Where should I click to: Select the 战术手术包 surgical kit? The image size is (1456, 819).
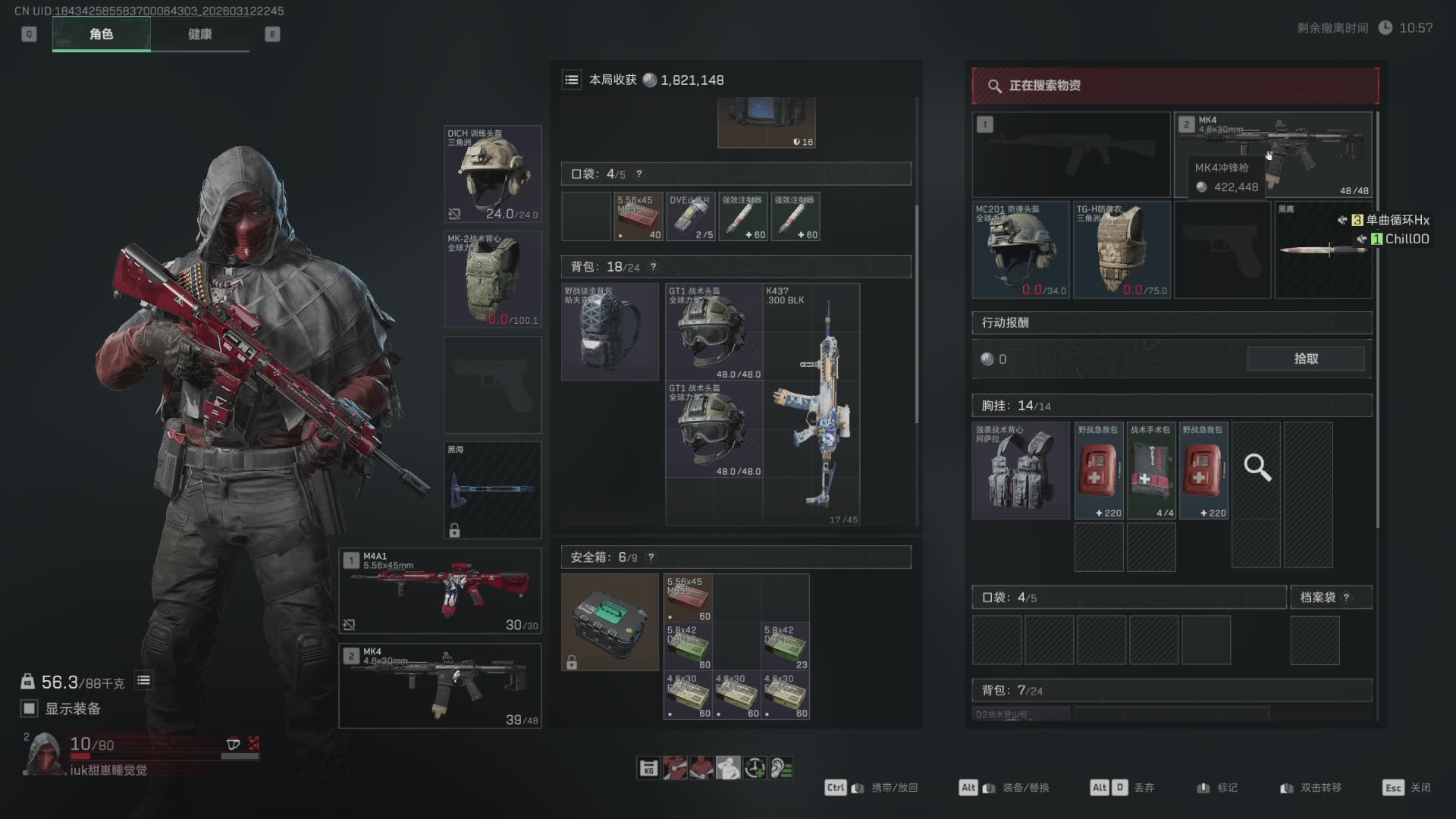1151,470
